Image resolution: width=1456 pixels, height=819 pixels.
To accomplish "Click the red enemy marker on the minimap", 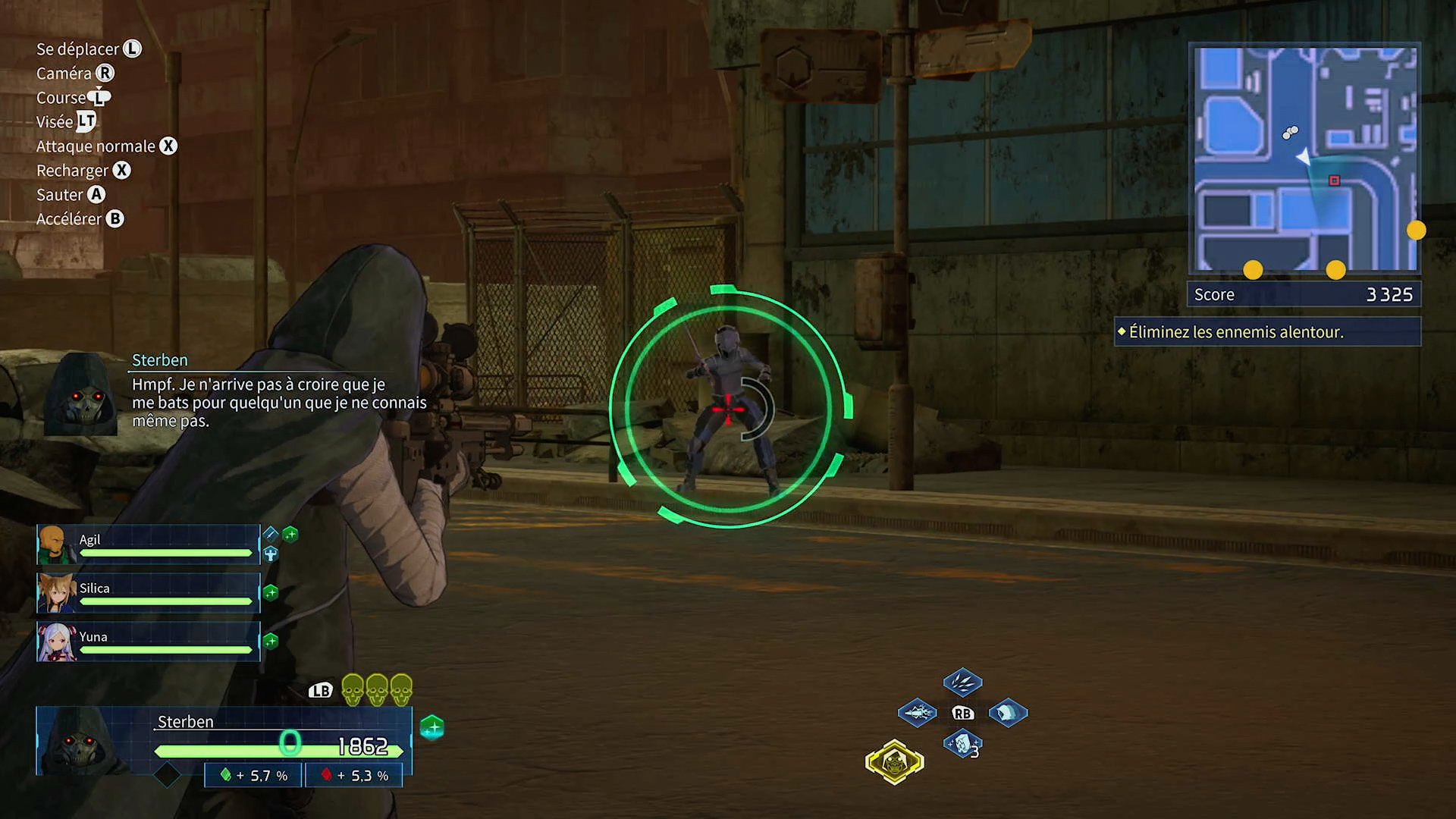I will (1334, 180).
